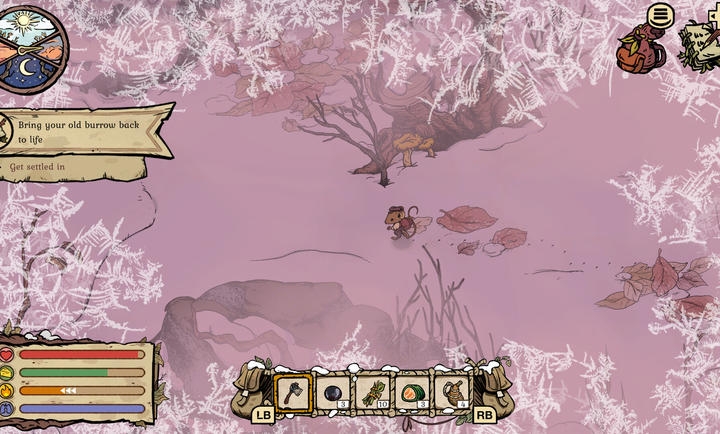Click the day-night clock dial
Viewport: 720px width, 434px height.
(30, 48)
